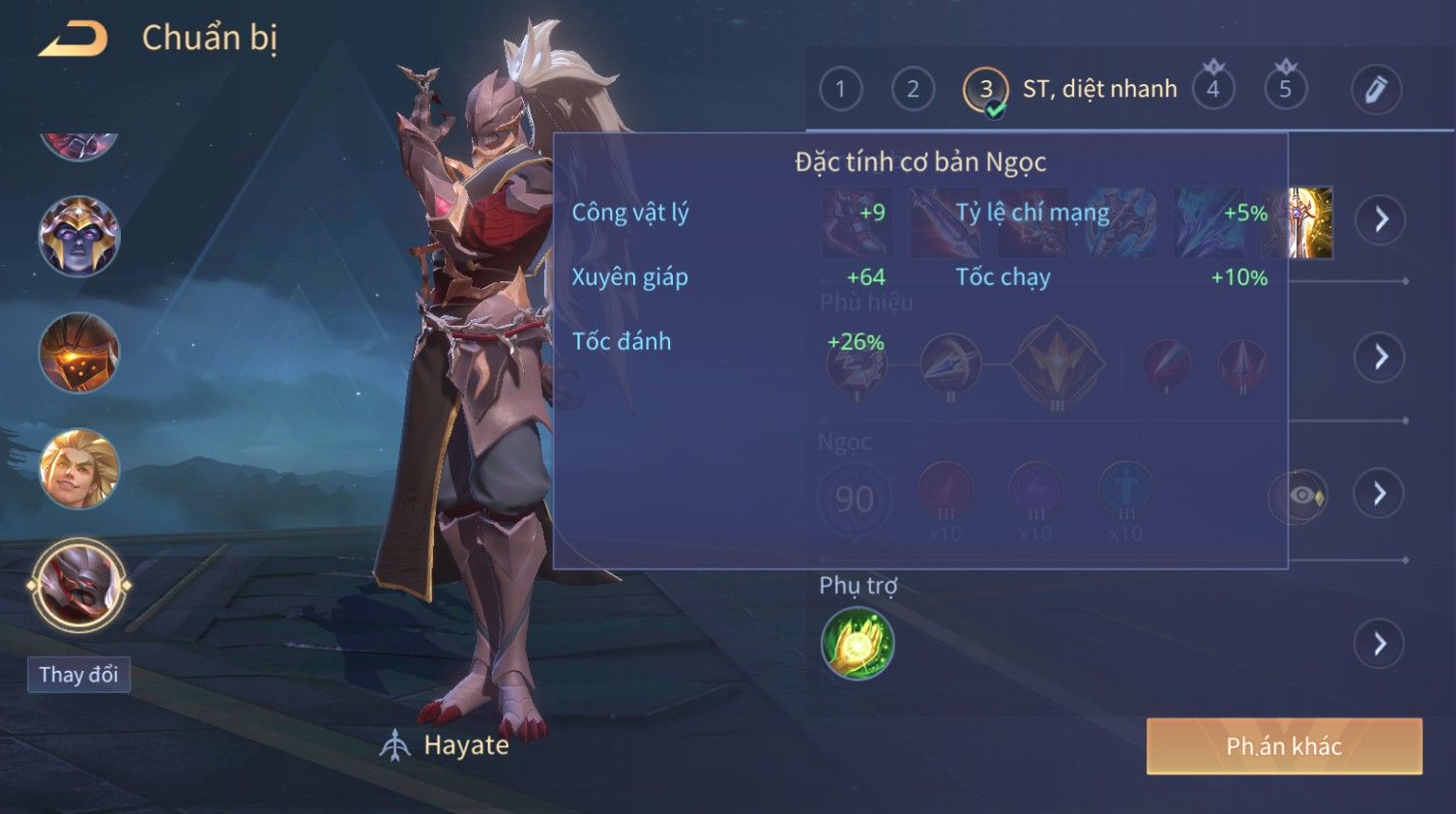Select loadout preset 5
Image resolution: width=1456 pixels, height=814 pixels.
(1285, 90)
